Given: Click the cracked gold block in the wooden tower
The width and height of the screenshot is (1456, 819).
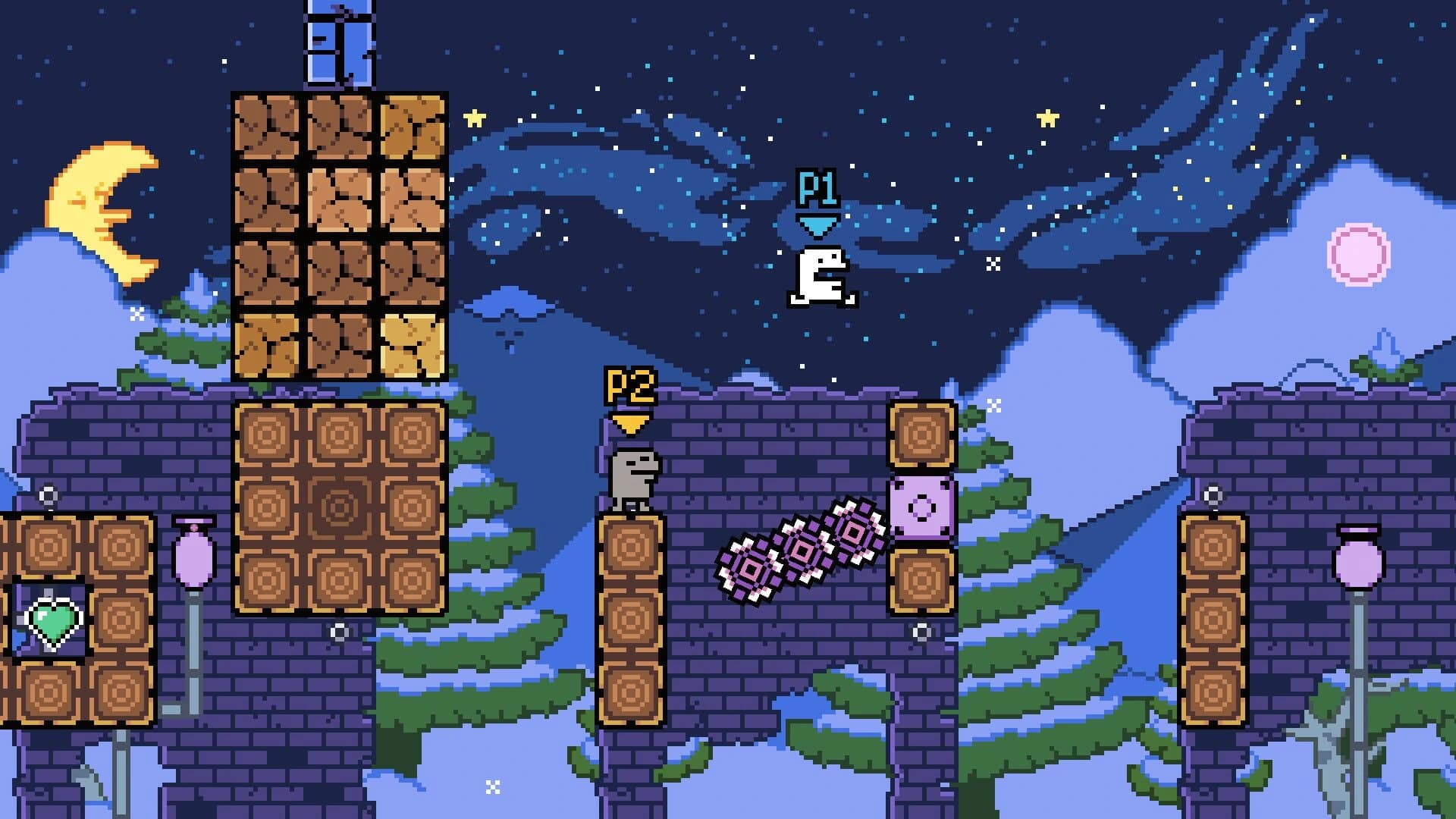Looking at the screenshot, I should coord(413,345).
